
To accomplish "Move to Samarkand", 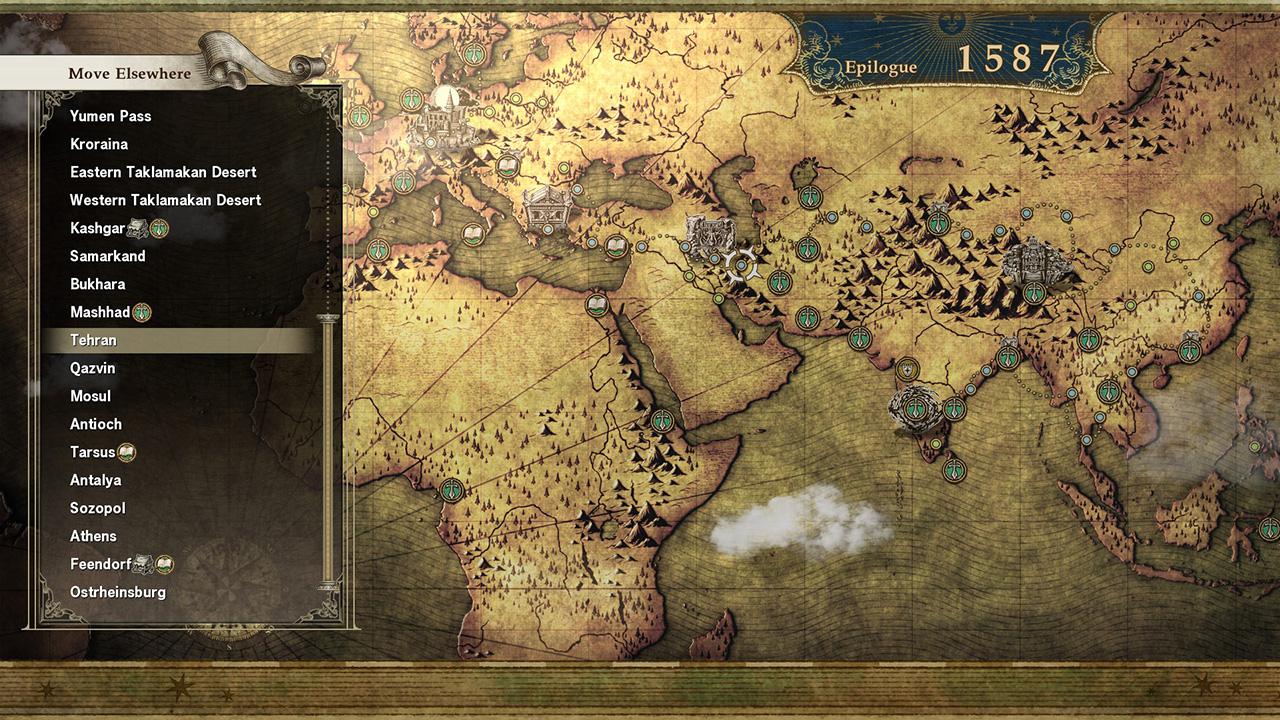I will [x=108, y=256].
